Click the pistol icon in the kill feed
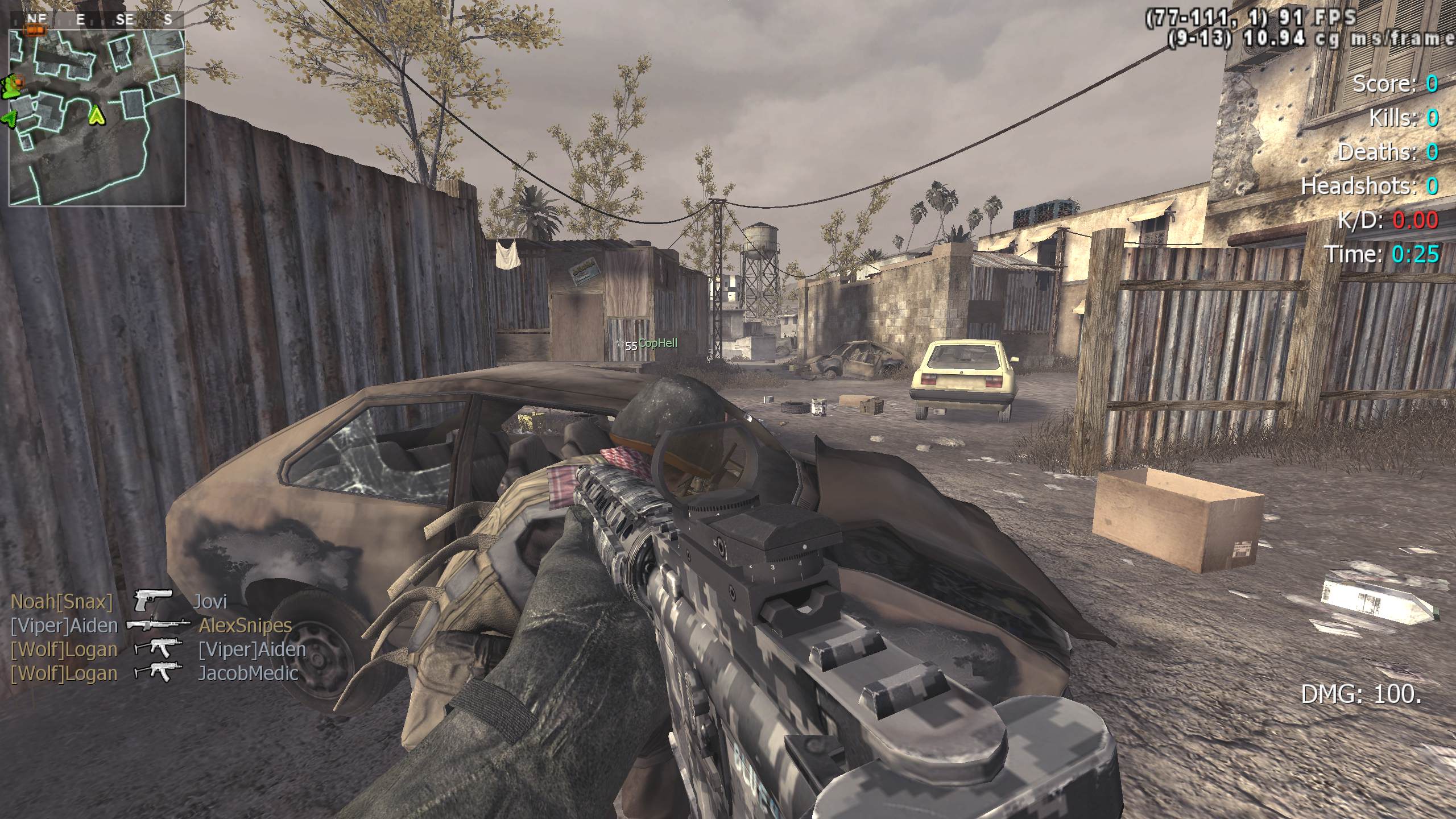The height and width of the screenshot is (819, 1456). coord(153,601)
